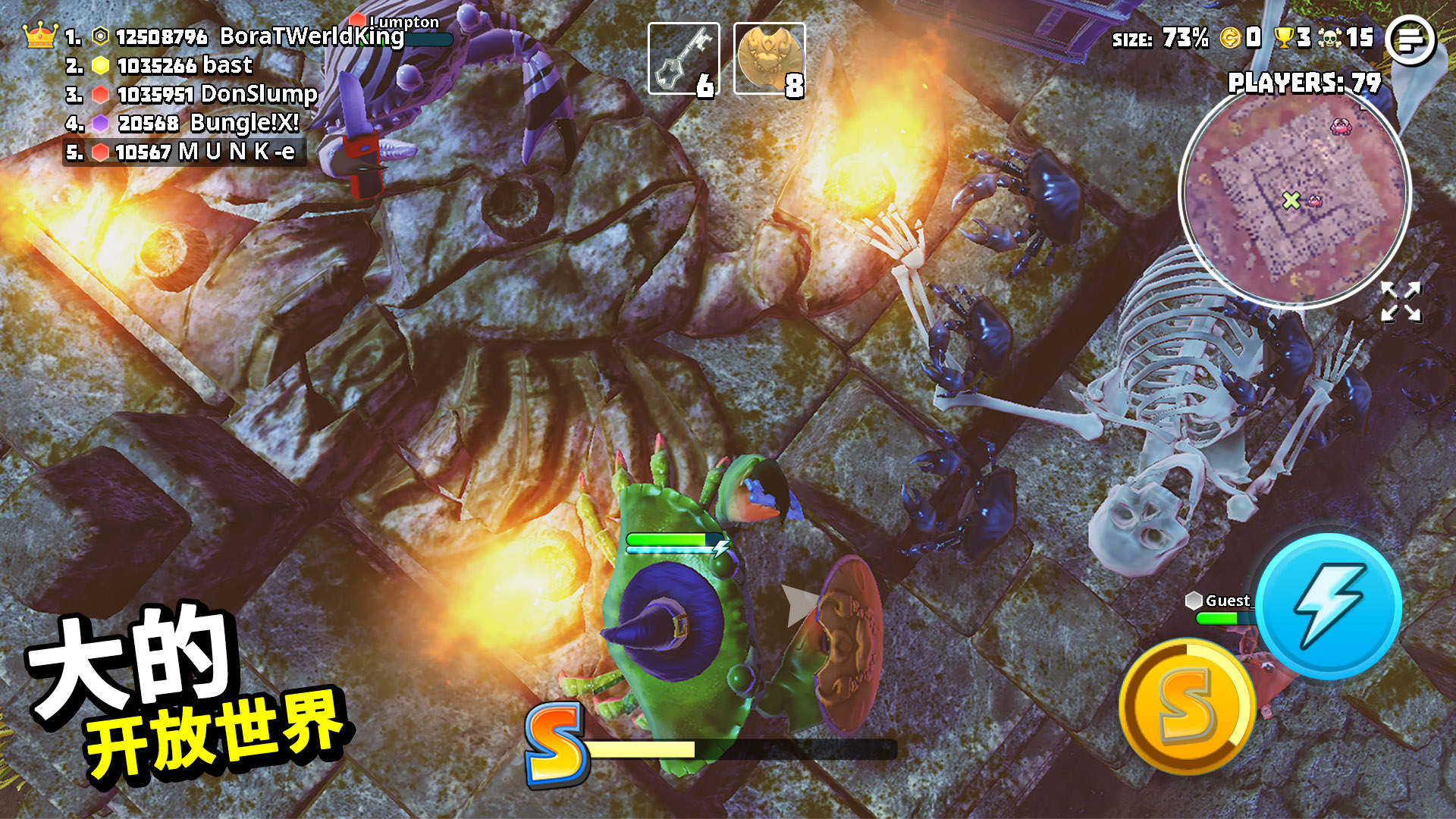Activate the blue lightning bolt ability
Image resolution: width=1456 pixels, height=819 pixels.
(1329, 606)
